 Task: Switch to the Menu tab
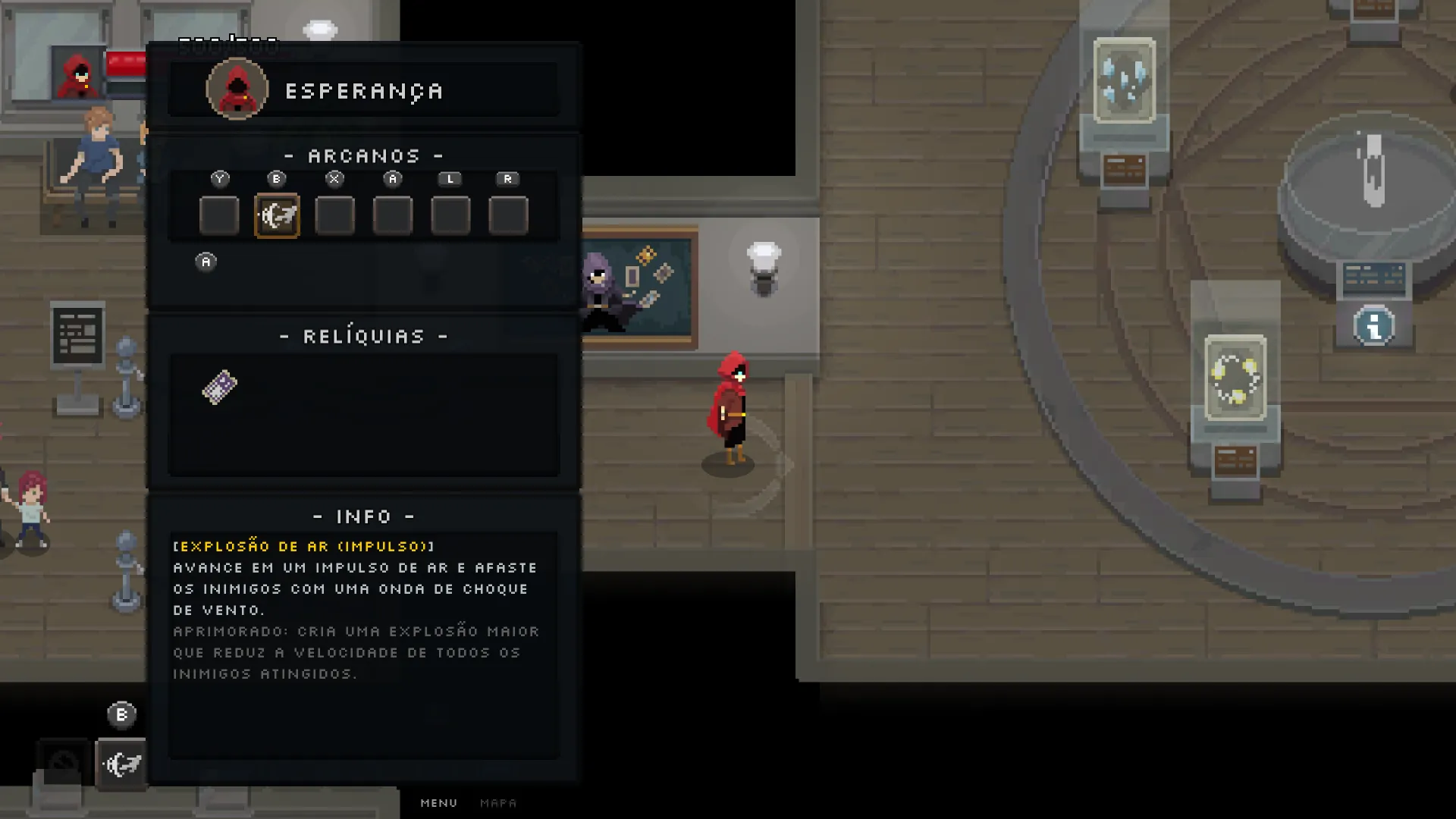click(439, 802)
